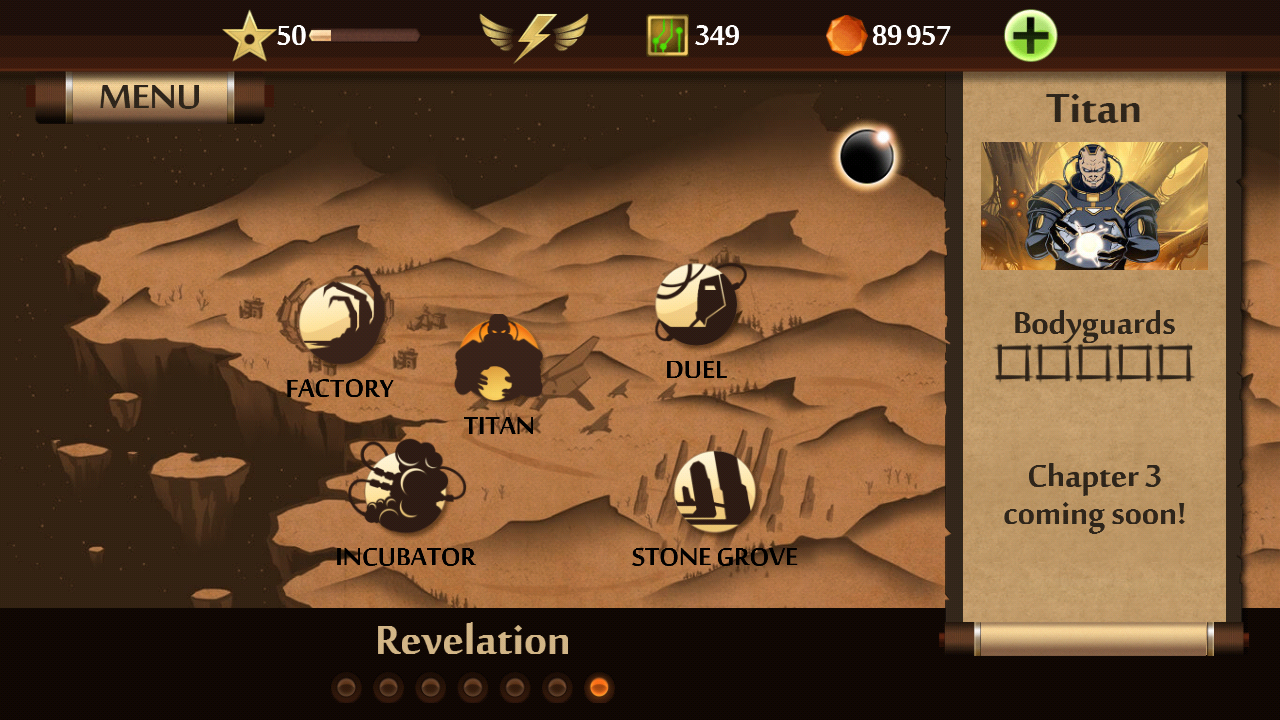This screenshot has width=1280, height=720.
Task: Select the Stone Grove location
Action: click(x=714, y=491)
